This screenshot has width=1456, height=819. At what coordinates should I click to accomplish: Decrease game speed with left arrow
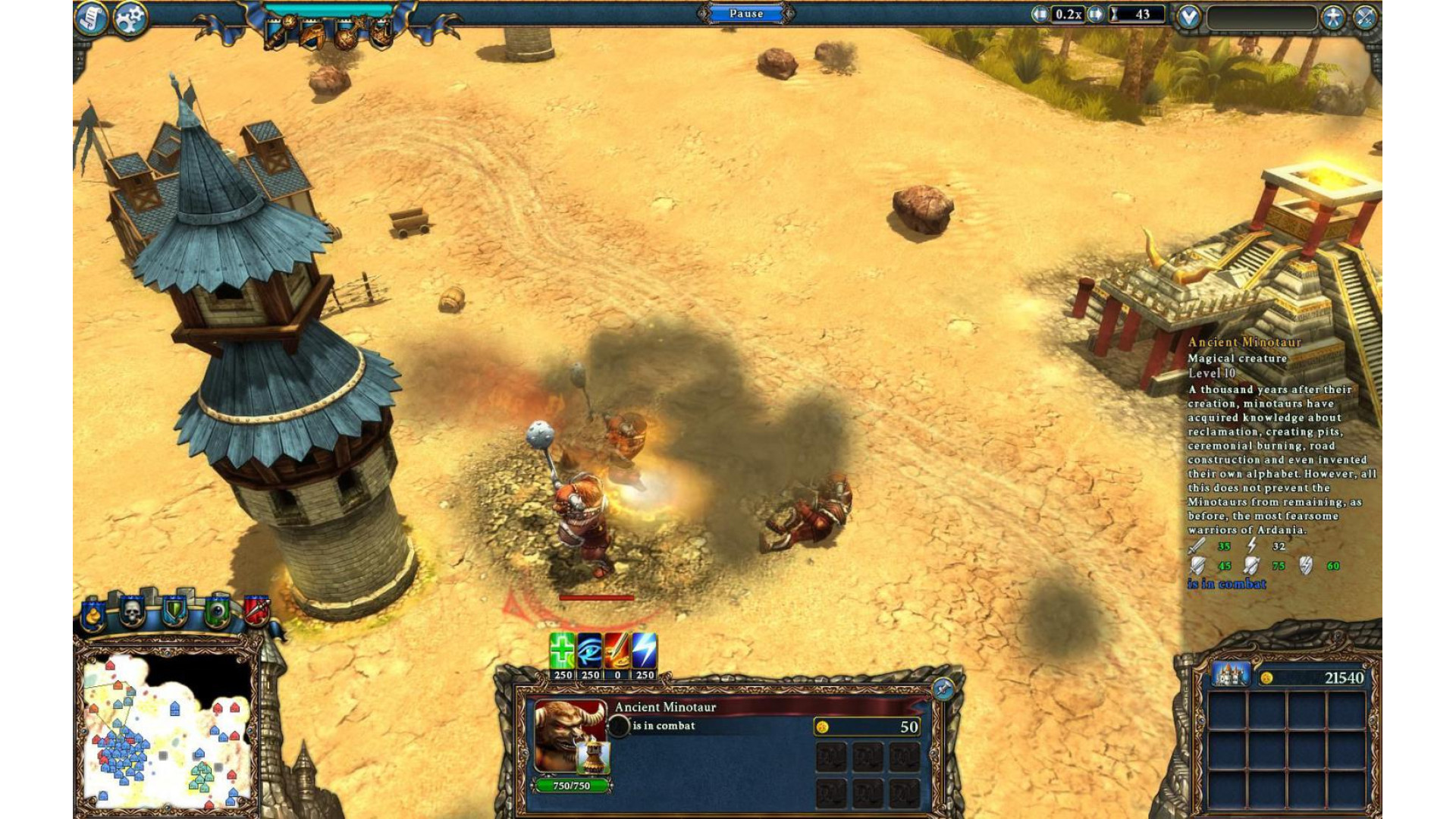point(1040,14)
